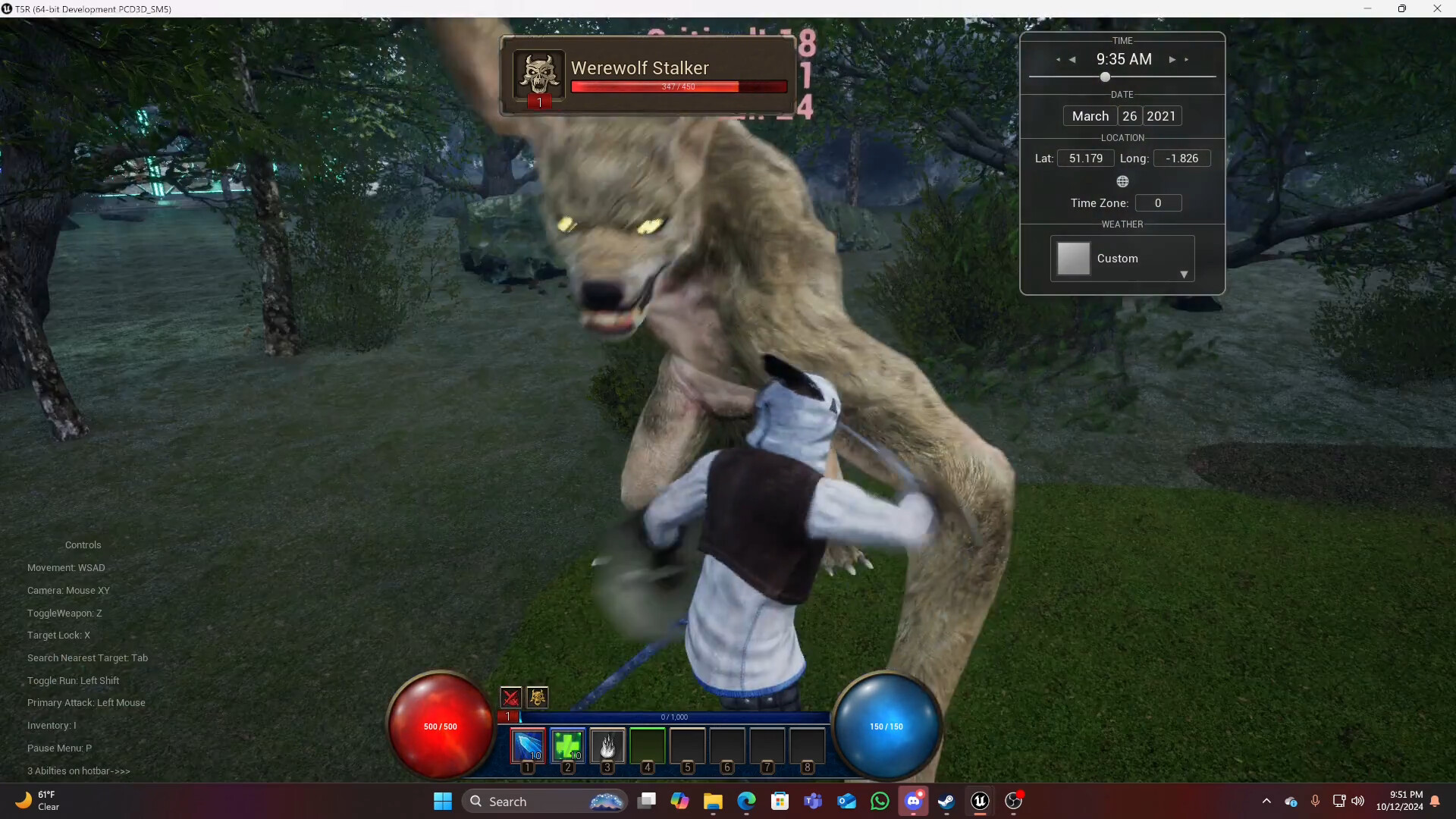This screenshot has width=1456, height=819.
Task: Open the March month selector
Action: click(1089, 115)
